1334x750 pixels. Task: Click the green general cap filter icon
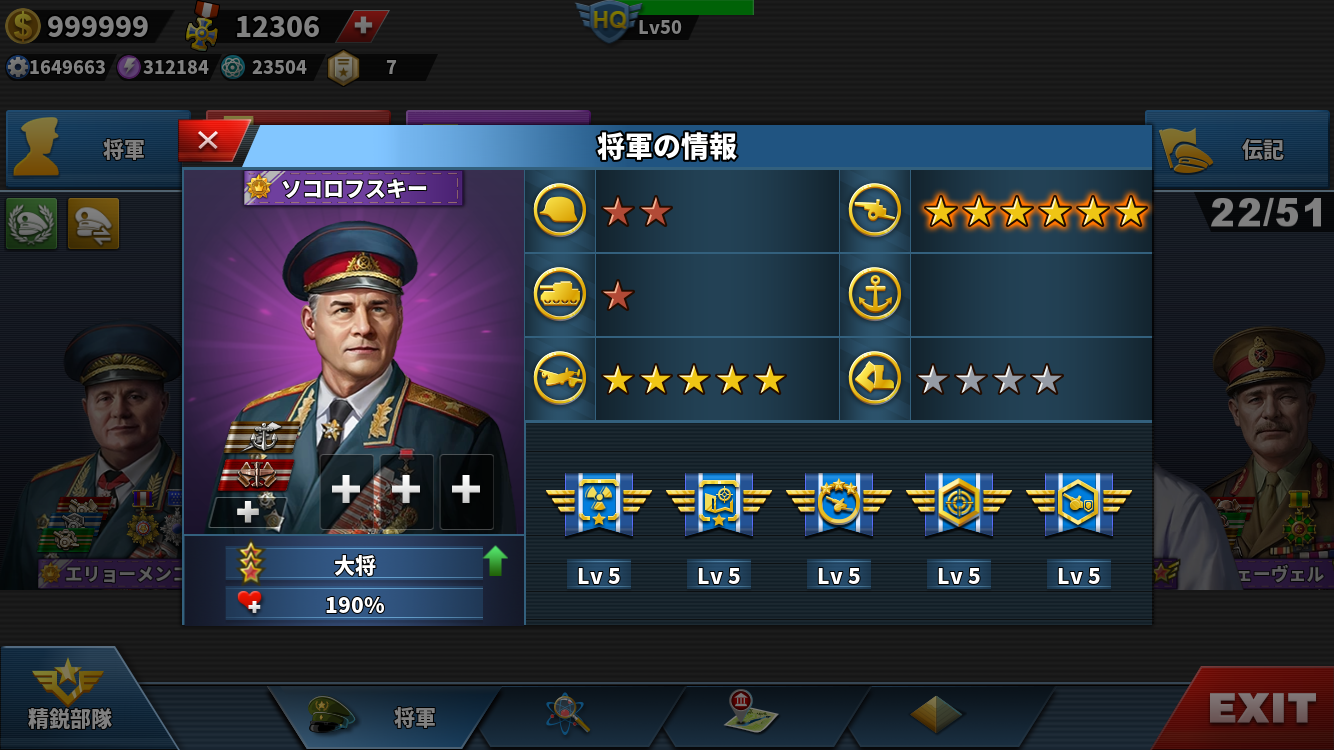click(31, 223)
